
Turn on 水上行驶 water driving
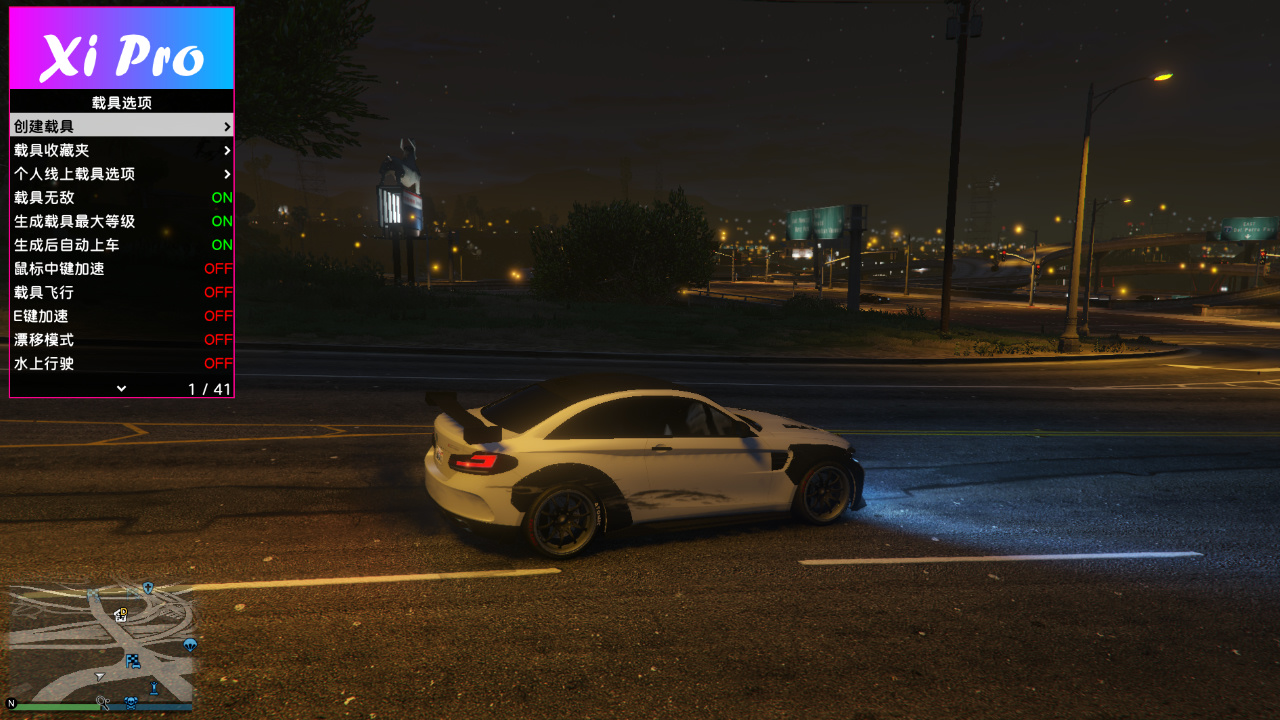(x=121, y=363)
